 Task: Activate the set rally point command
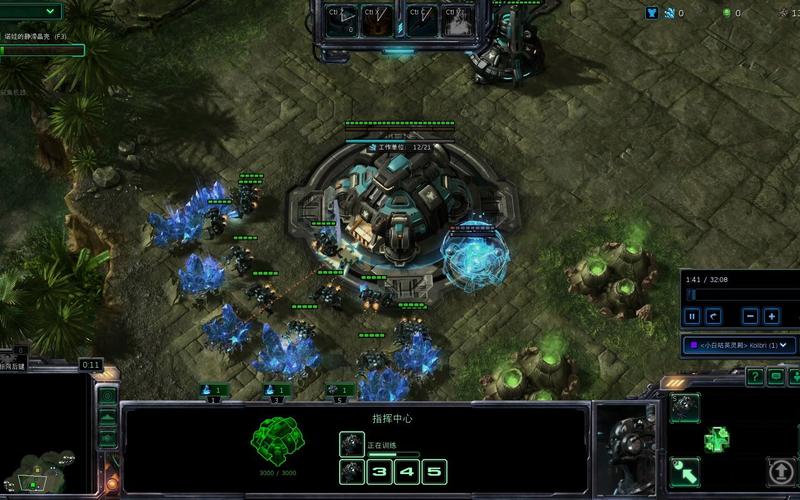pyautogui.click(x=685, y=470)
